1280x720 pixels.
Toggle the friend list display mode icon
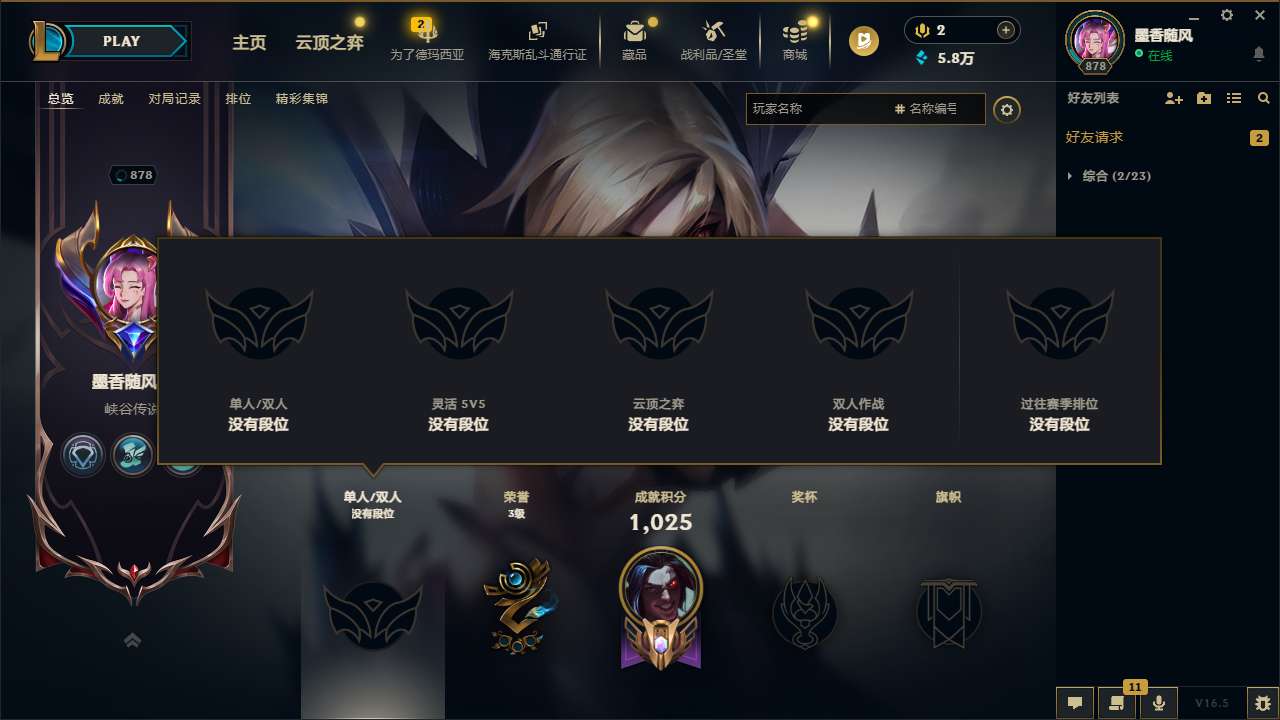point(1232,98)
